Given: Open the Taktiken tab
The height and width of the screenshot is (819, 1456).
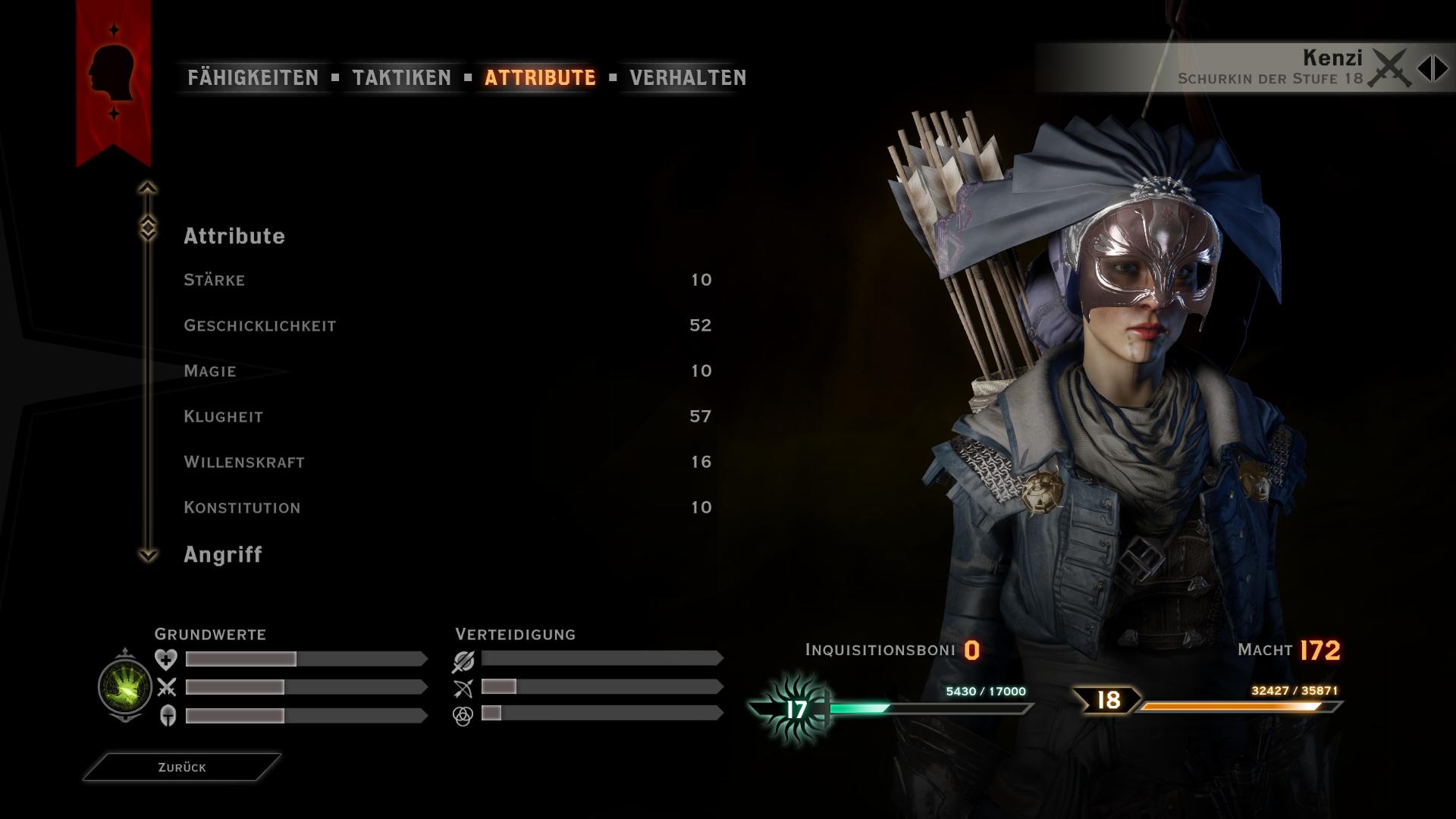Looking at the screenshot, I should pos(401,77).
